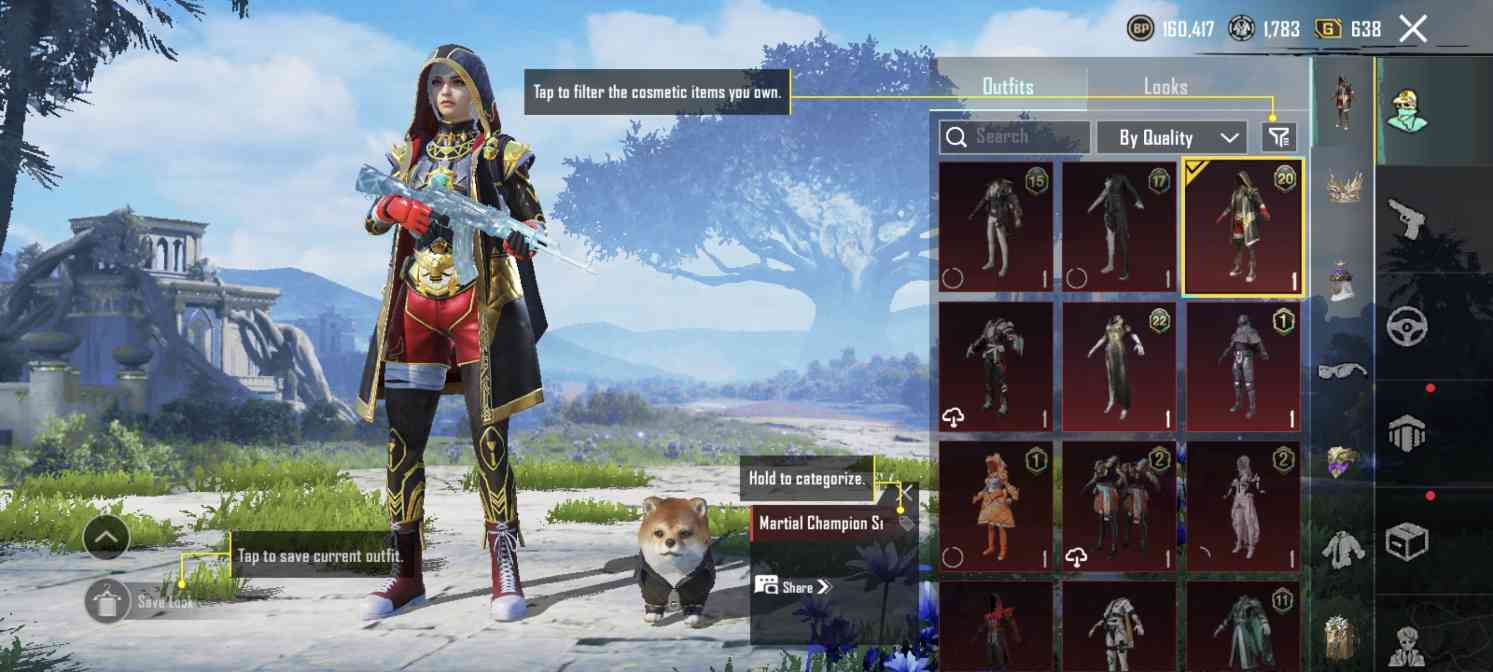Open the pistol weapons category
Viewport: 1493px width, 672px height.
pyautogui.click(x=1406, y=217)
